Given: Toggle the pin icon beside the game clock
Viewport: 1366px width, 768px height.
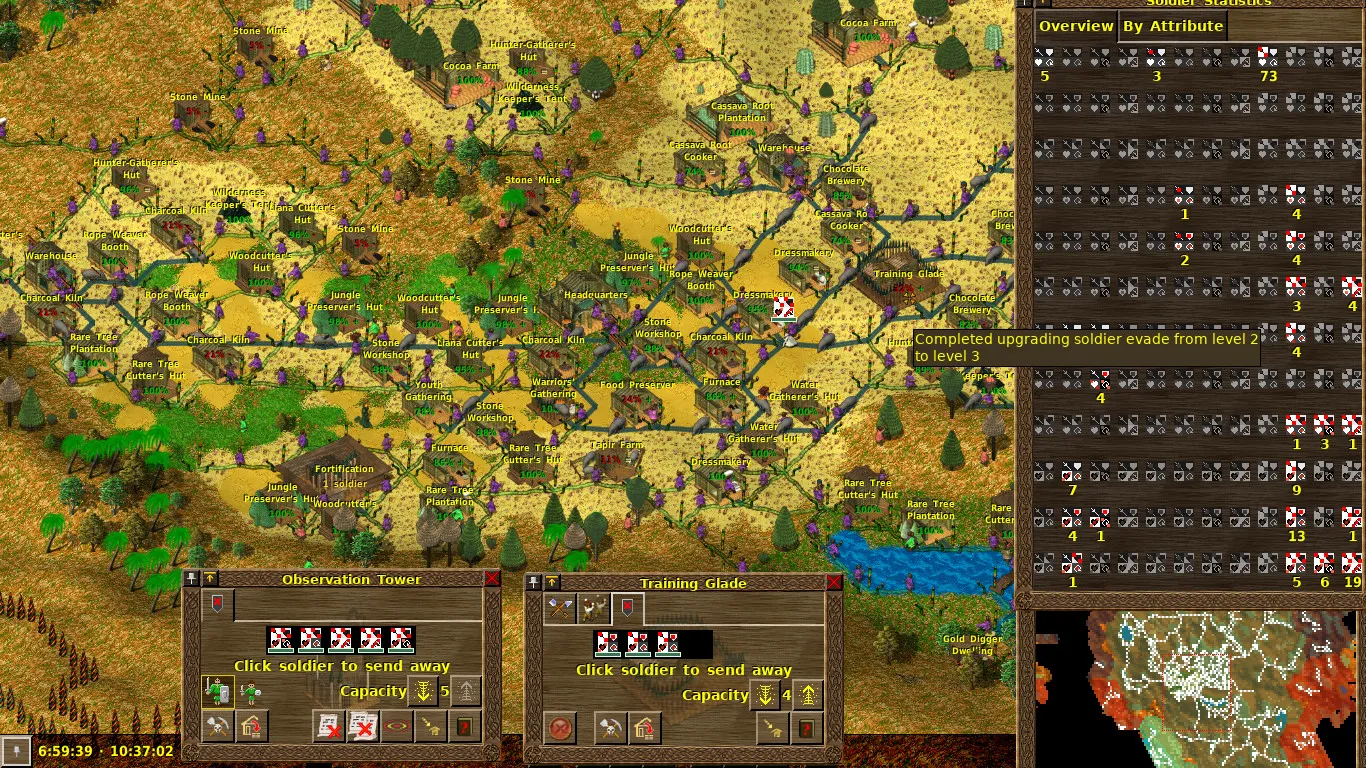Looking at the screenshot, I should tap(16, 751).
